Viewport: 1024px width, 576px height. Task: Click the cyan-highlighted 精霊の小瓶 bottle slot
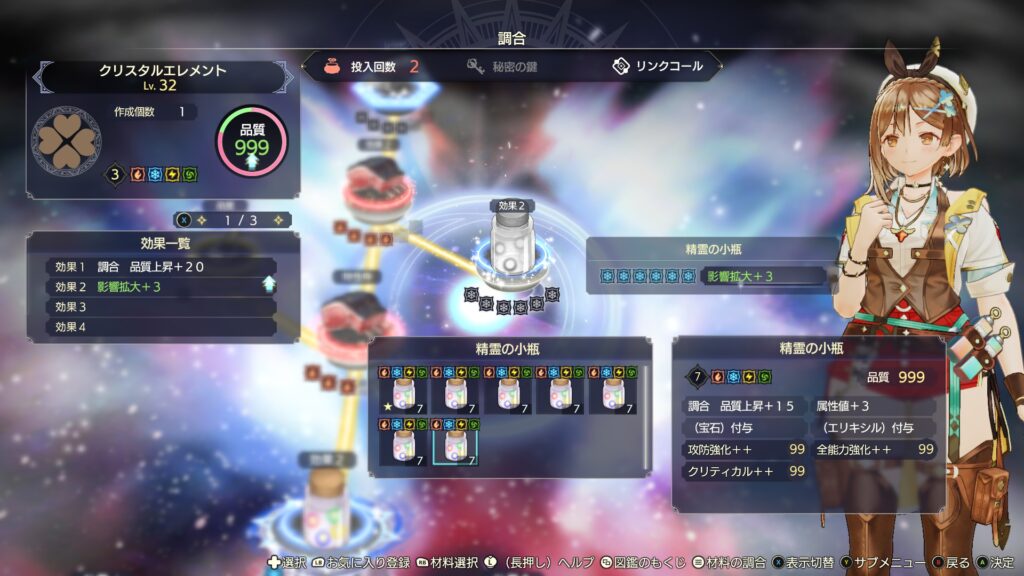point(455,442)
